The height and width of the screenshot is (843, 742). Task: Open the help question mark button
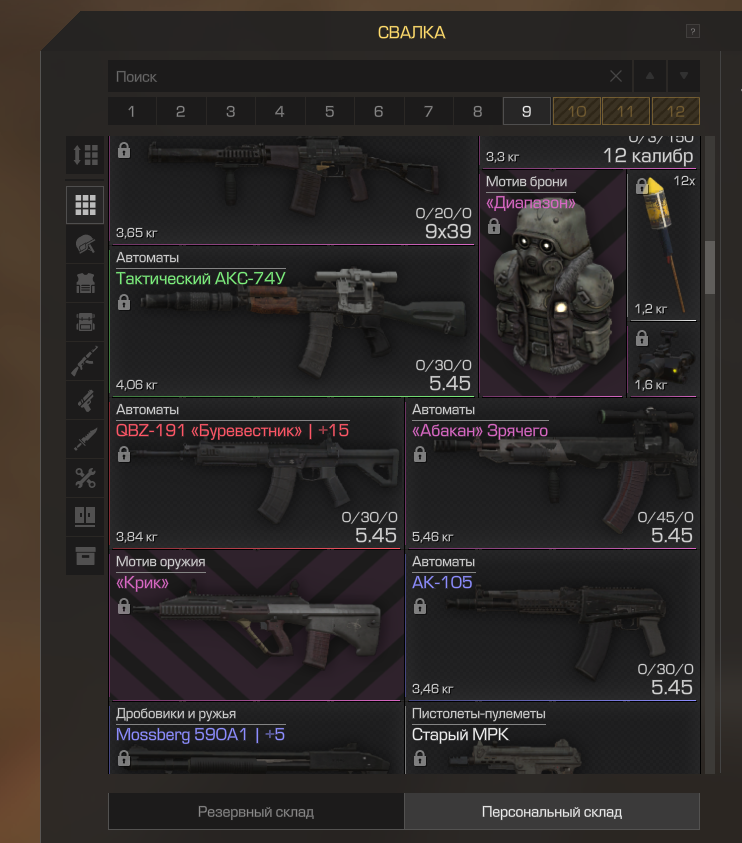692,32
